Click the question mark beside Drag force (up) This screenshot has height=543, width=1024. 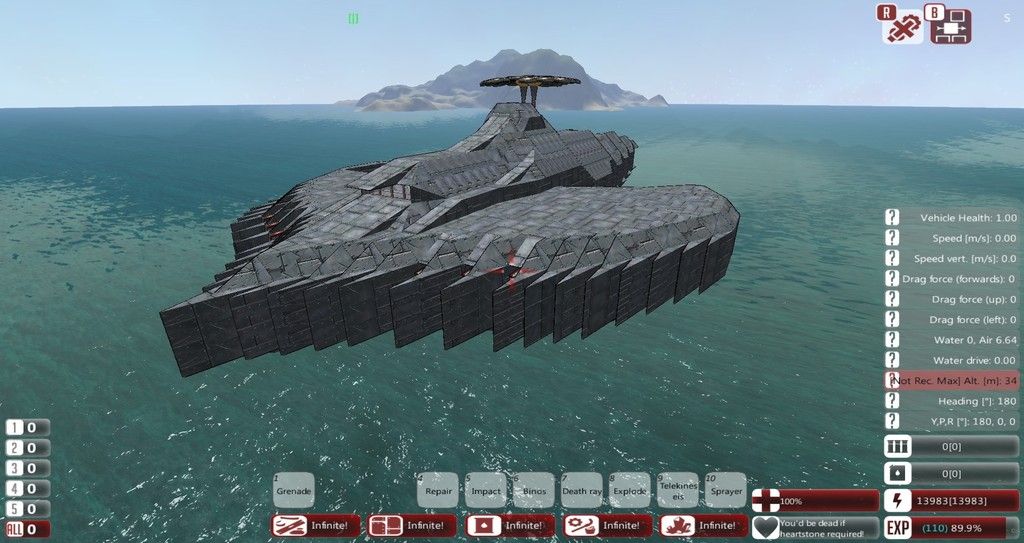click(x=893, y=299)
